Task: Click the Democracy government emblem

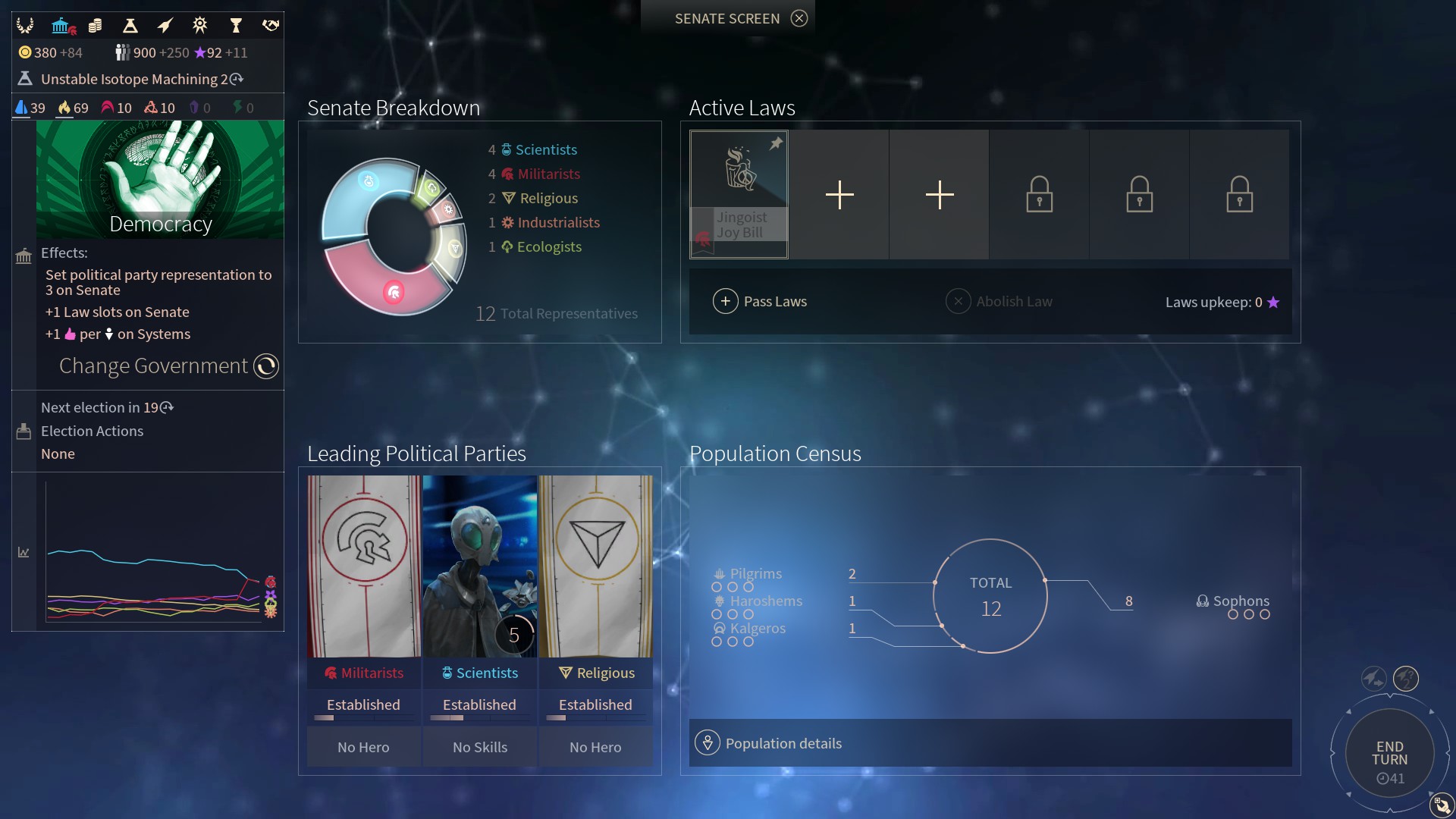Action: [160, 180]
